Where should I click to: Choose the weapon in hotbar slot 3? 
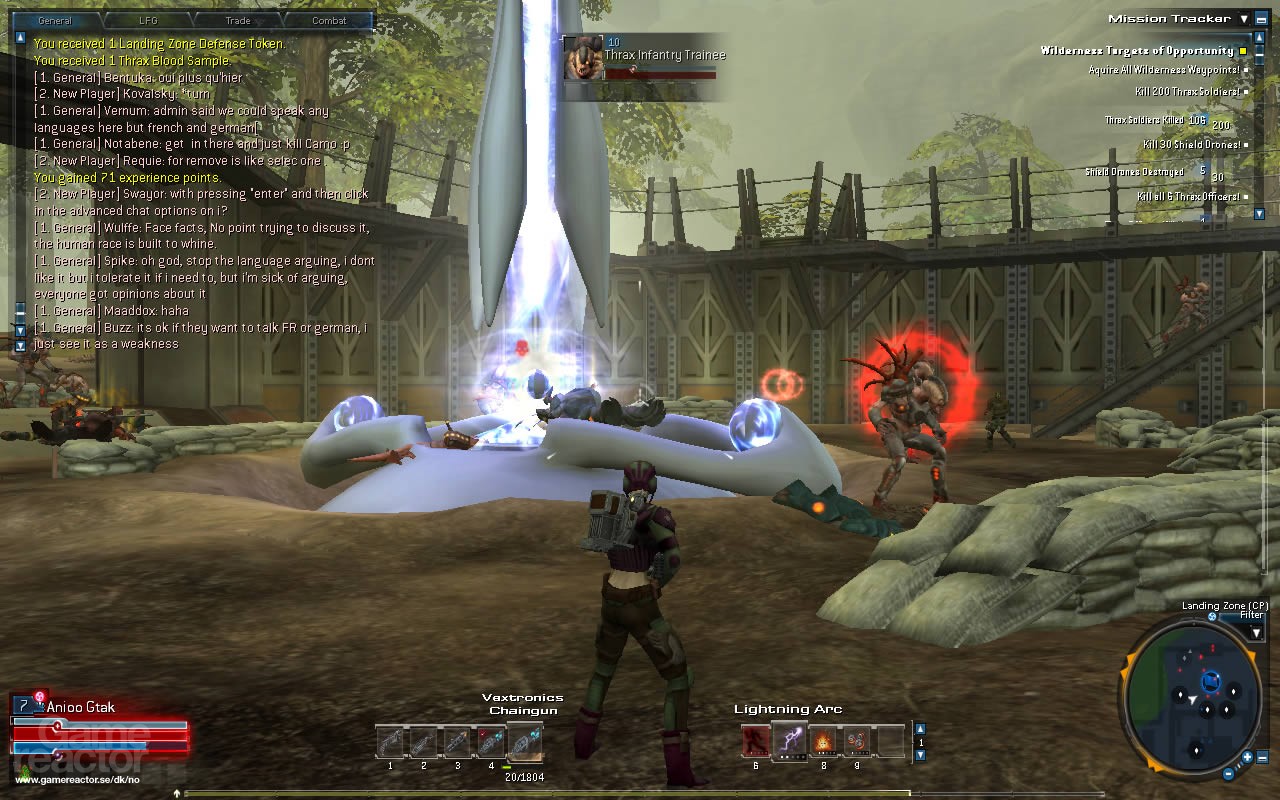457,743
